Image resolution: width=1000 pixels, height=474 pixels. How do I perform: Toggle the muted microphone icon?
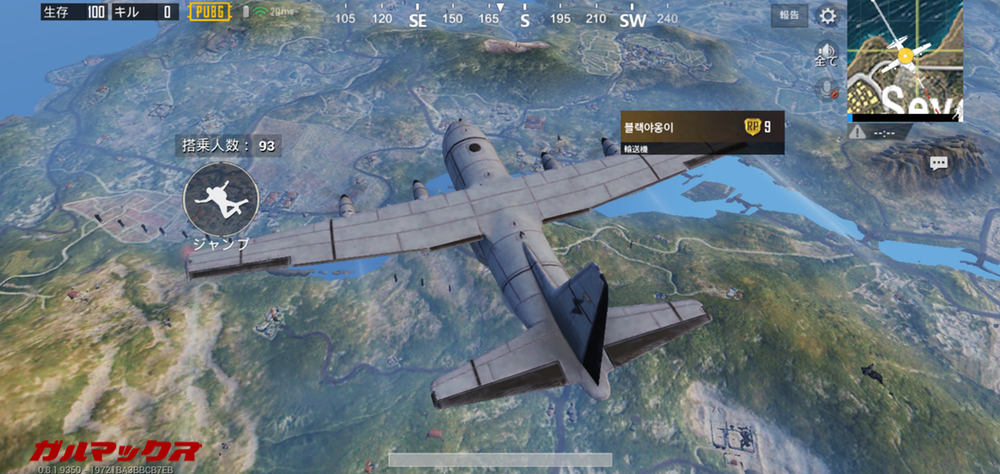click(827, 88)
